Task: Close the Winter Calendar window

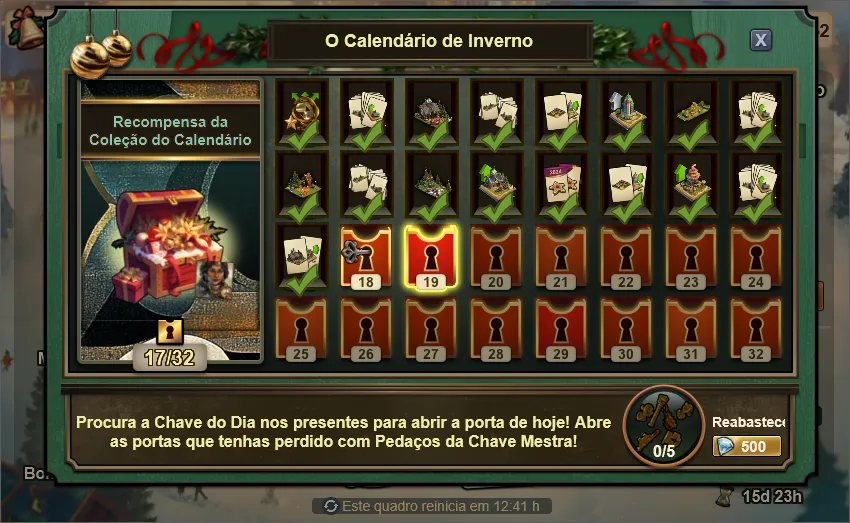Action: pos(761,40)
